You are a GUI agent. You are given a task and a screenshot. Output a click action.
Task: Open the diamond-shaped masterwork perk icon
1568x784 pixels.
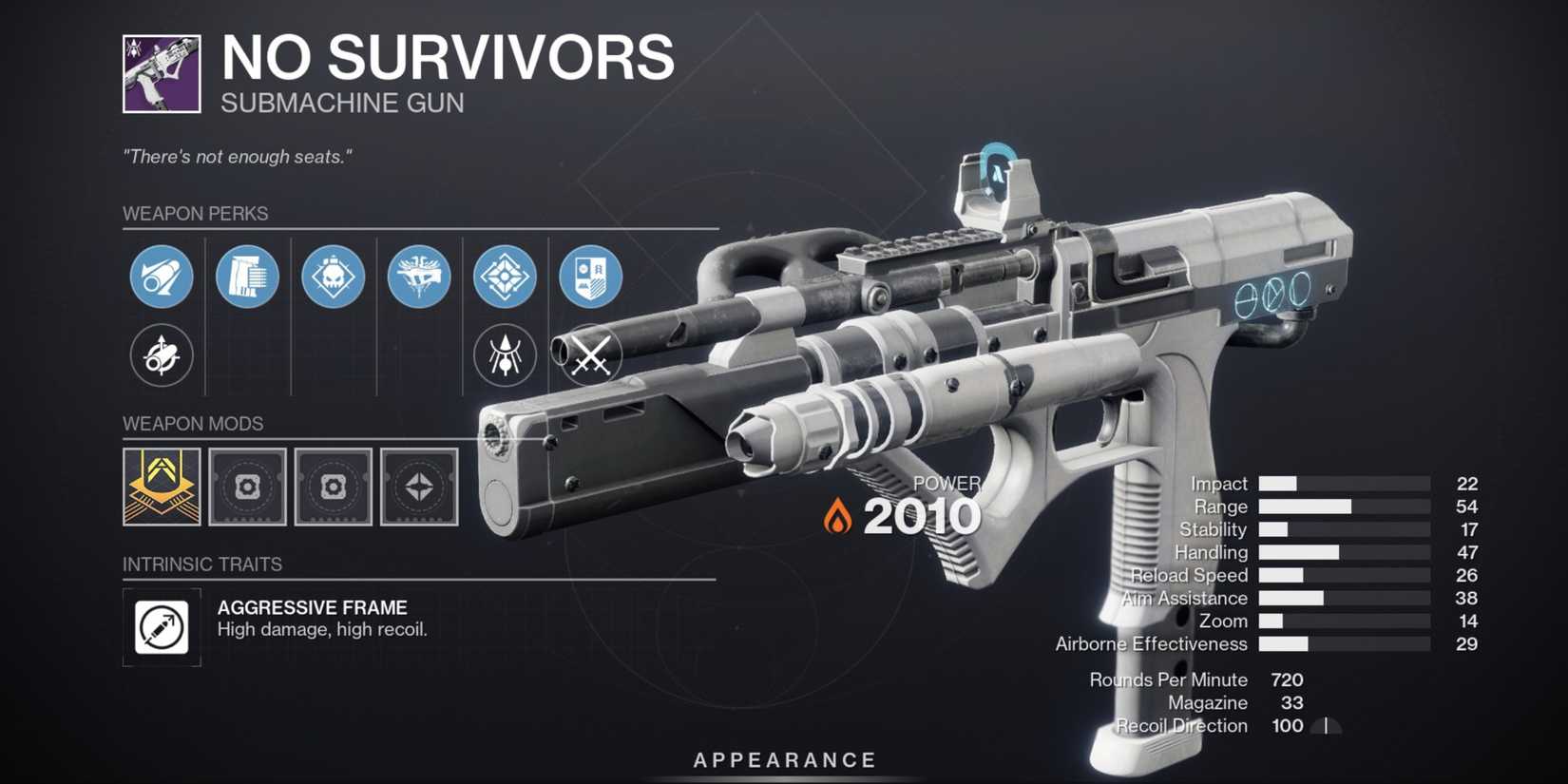pyautogui.click(x=505, y=277)
